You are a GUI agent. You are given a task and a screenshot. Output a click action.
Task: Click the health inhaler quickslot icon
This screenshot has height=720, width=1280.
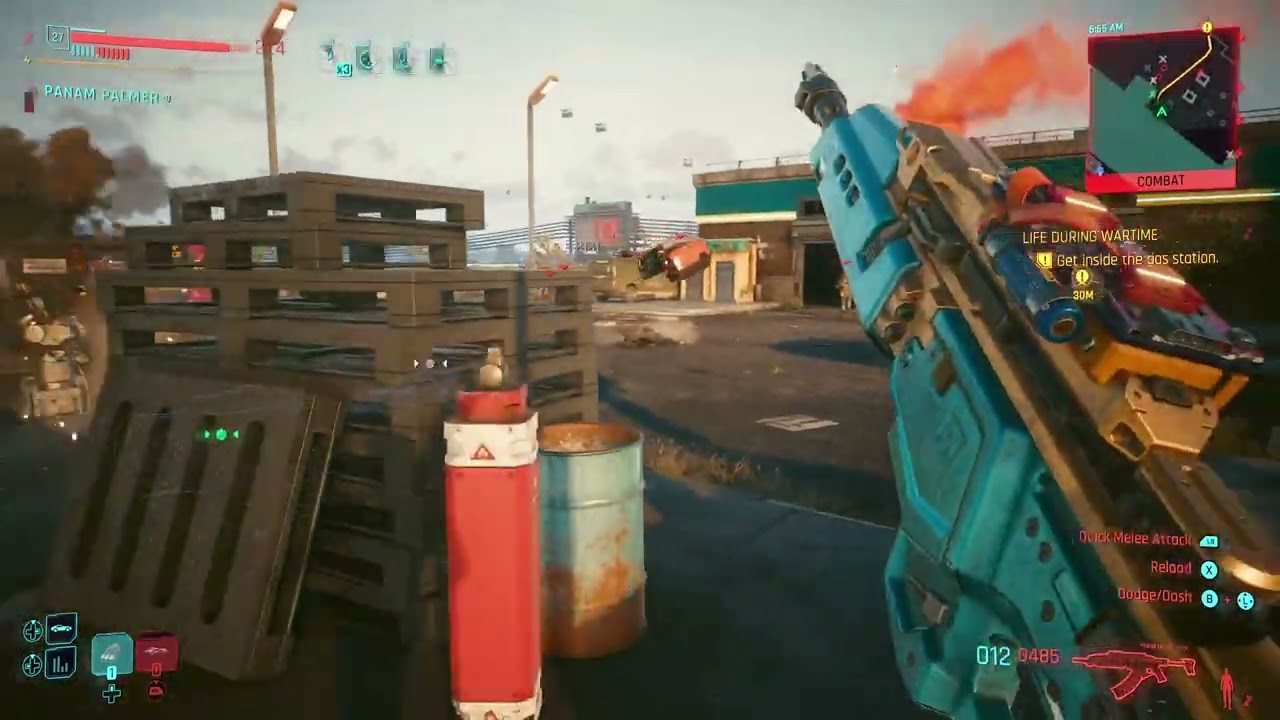[x=365, y=56]
